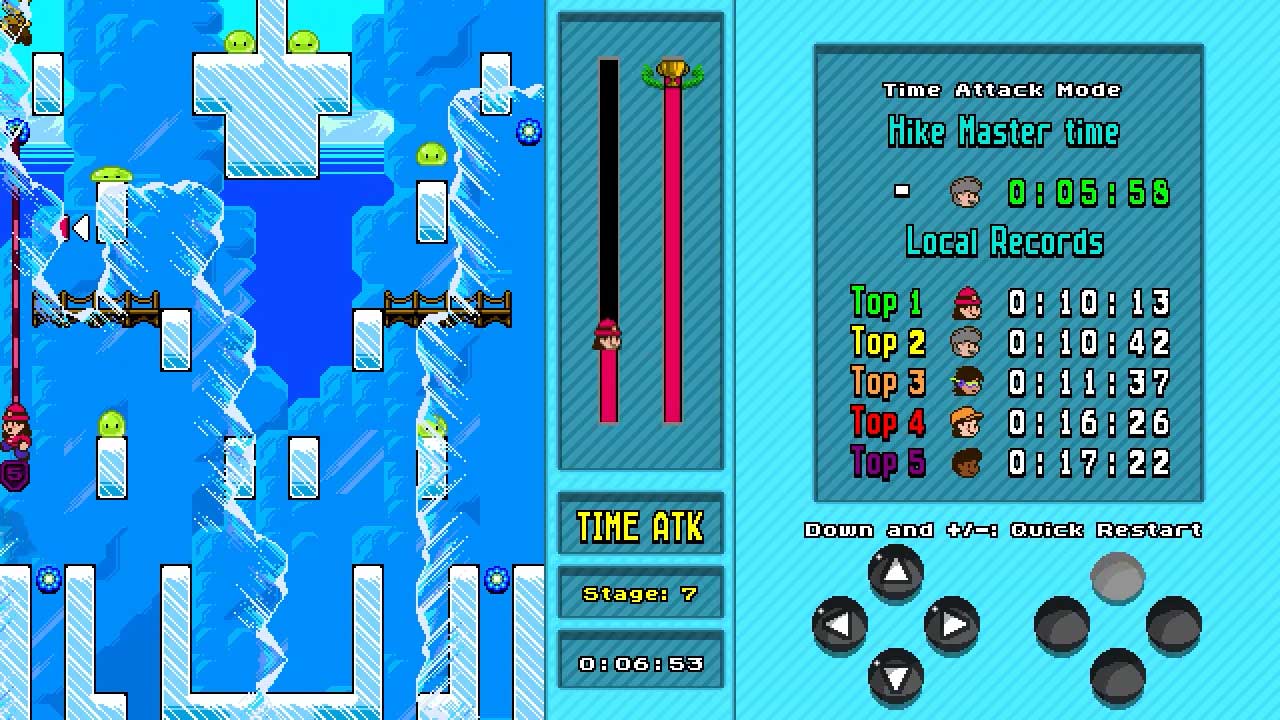The width and height of the screenshot is (1280, 720).
Task: Click Top 5's brown-haired avatar
Action: 966,462
